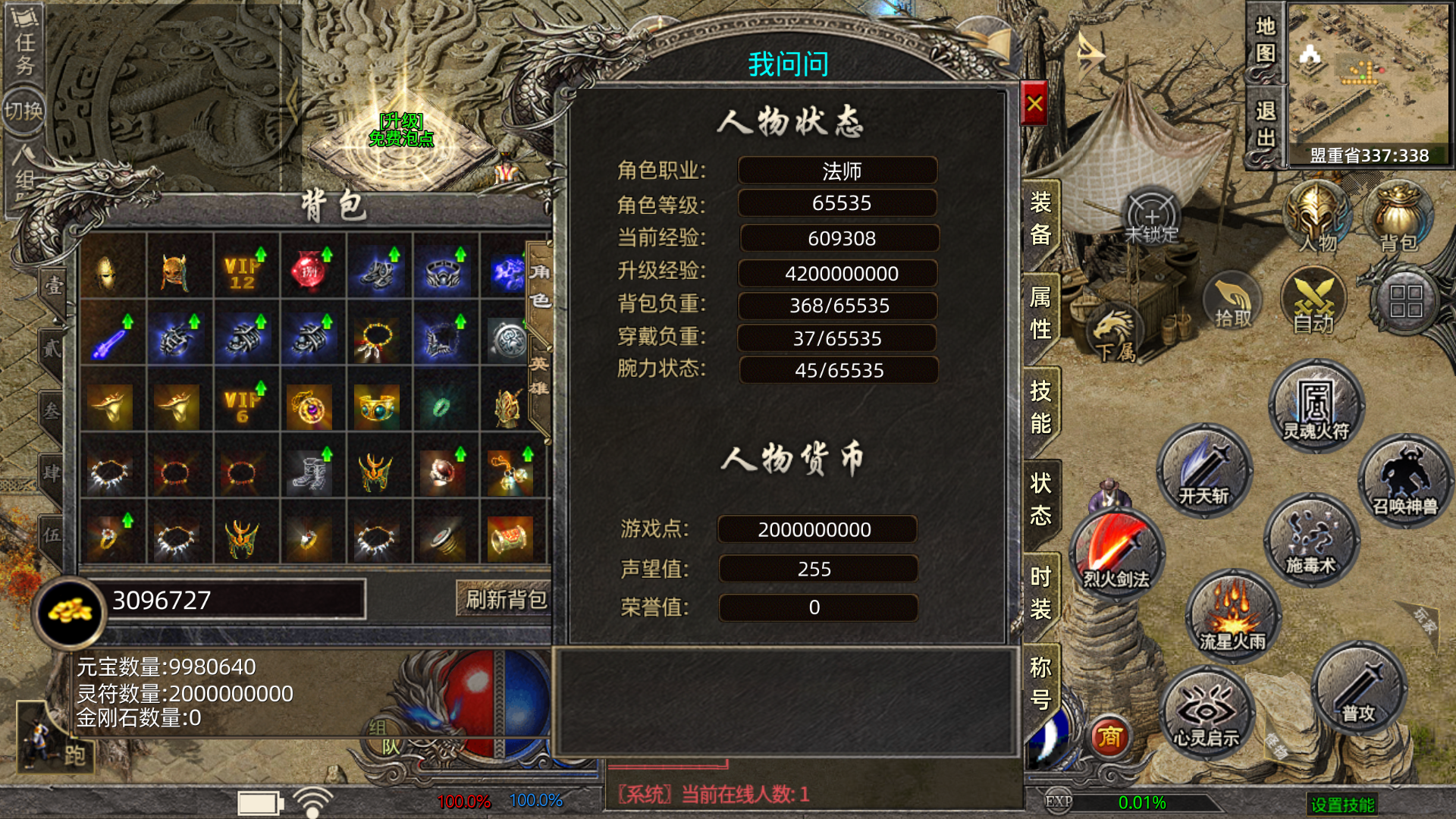This screenshot has height=819, width=1456.
Task: Close the character status panel
Action: 1034,104
